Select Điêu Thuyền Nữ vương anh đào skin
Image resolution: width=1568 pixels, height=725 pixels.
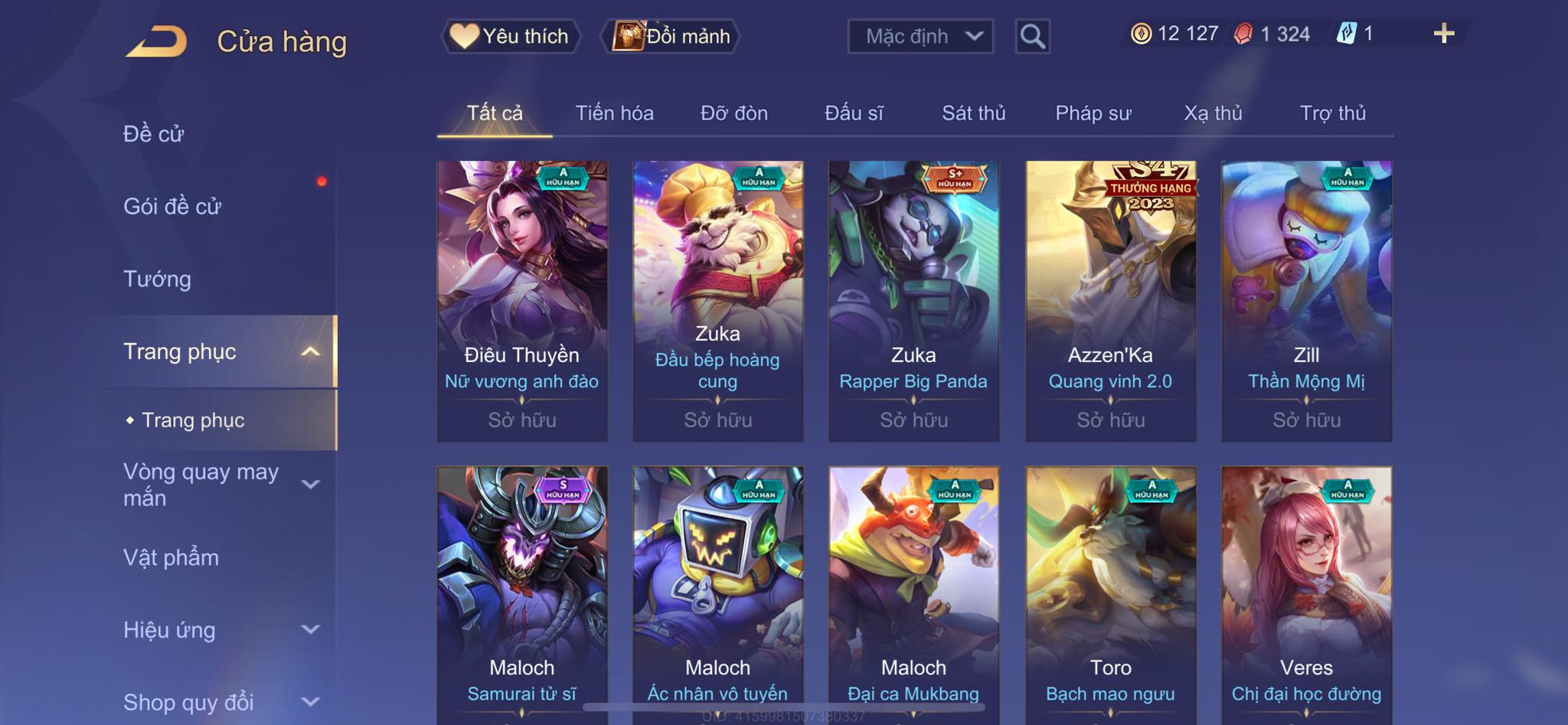click(x=522, y=300)
